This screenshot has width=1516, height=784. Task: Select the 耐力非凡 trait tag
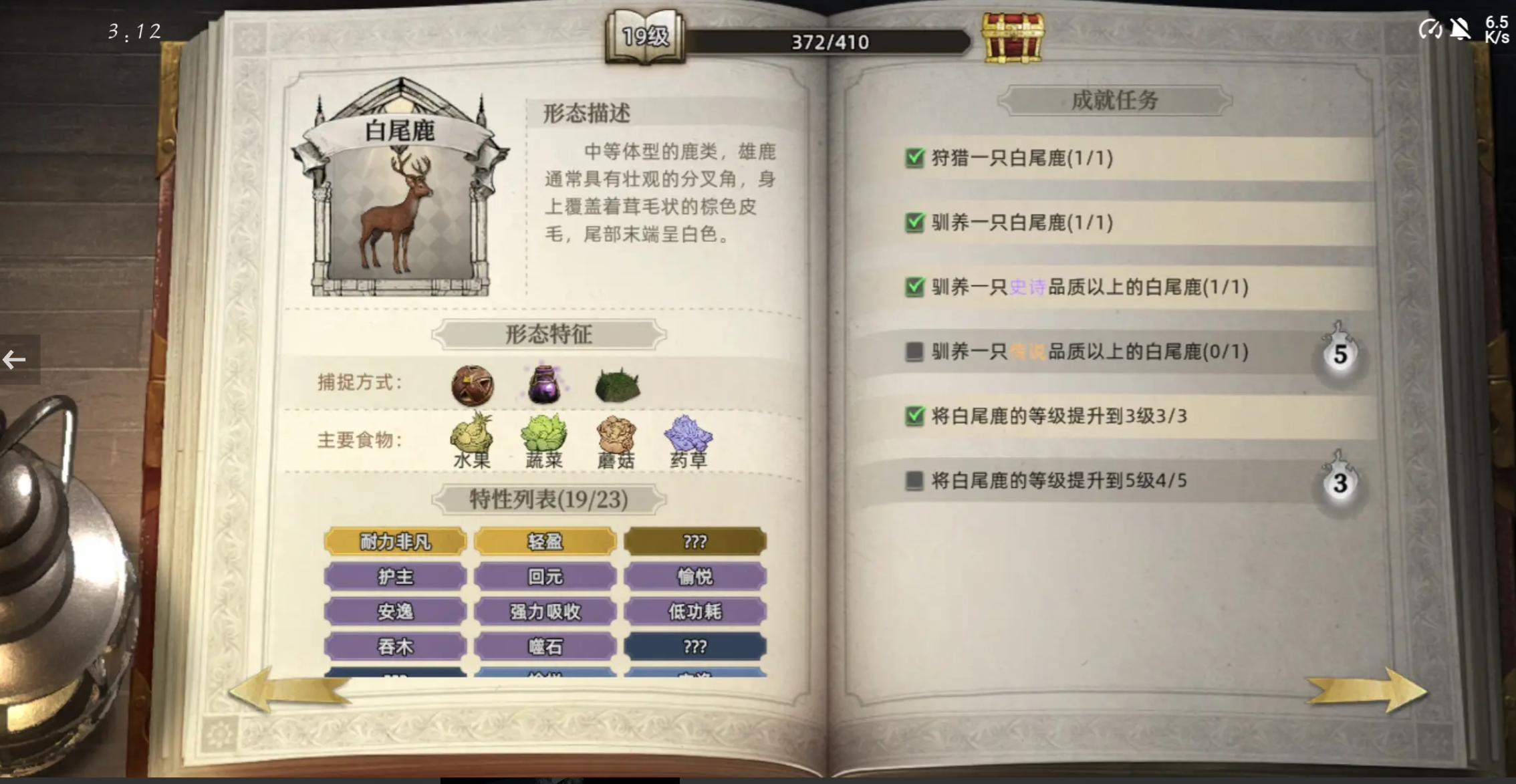[395, 541]
